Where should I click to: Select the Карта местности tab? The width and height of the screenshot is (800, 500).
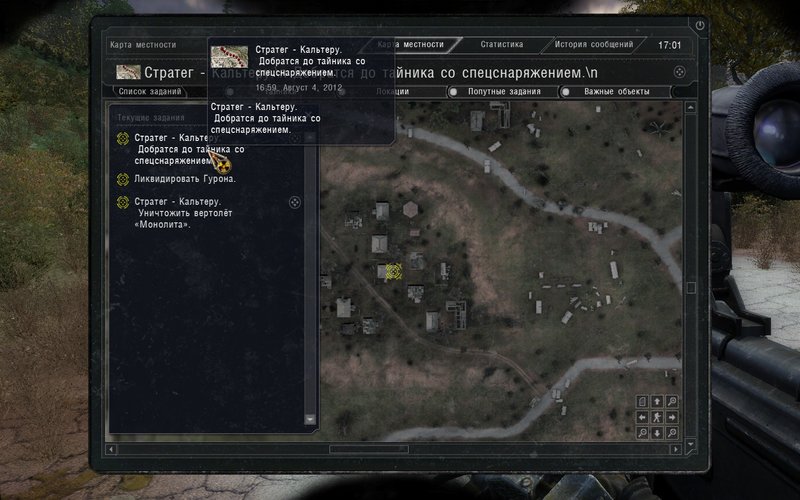point(412,45)
